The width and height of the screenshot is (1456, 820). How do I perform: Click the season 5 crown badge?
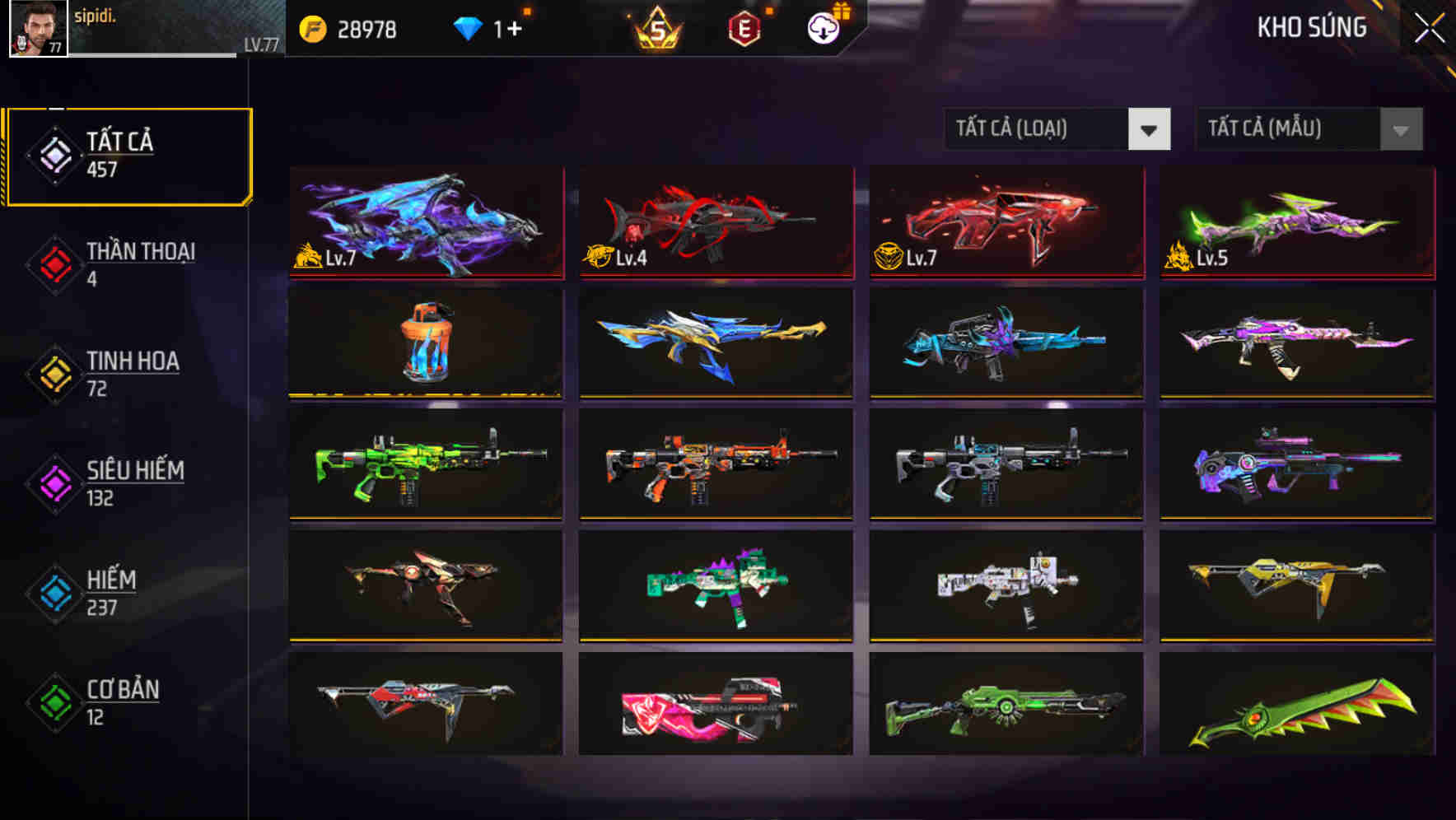[656, 27]
